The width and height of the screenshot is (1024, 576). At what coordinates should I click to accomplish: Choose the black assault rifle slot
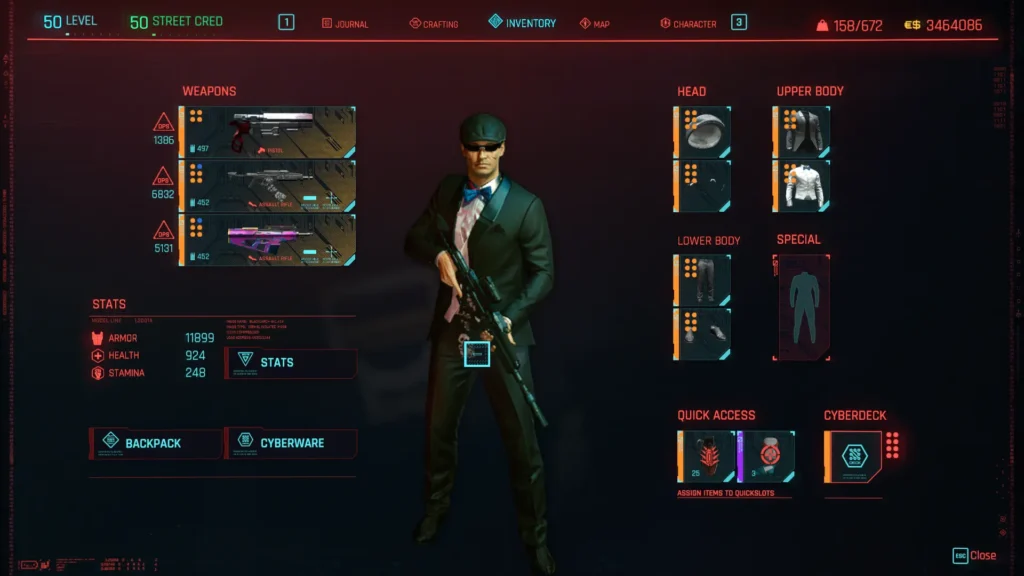point(268,186)
